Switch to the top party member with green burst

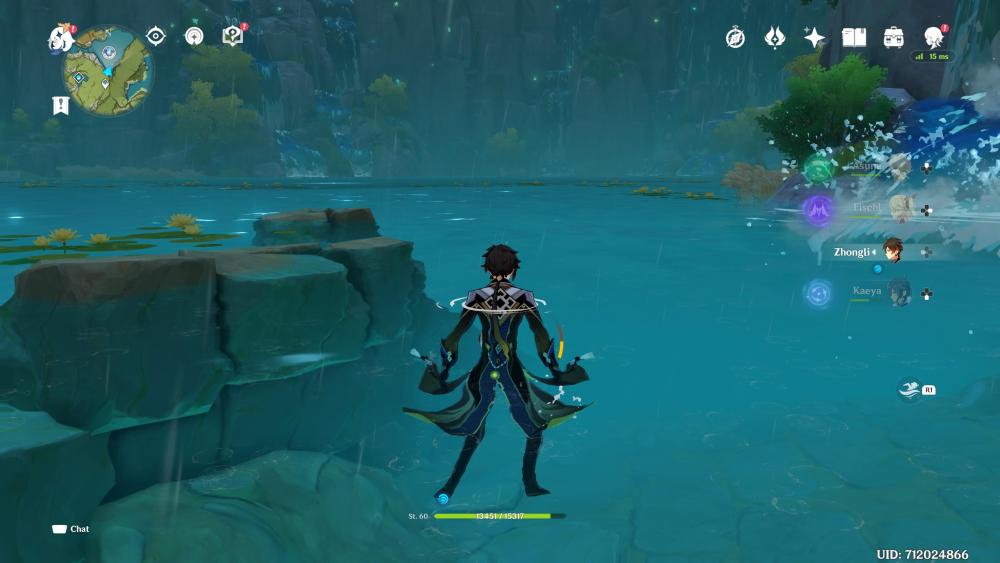[898, 166]
